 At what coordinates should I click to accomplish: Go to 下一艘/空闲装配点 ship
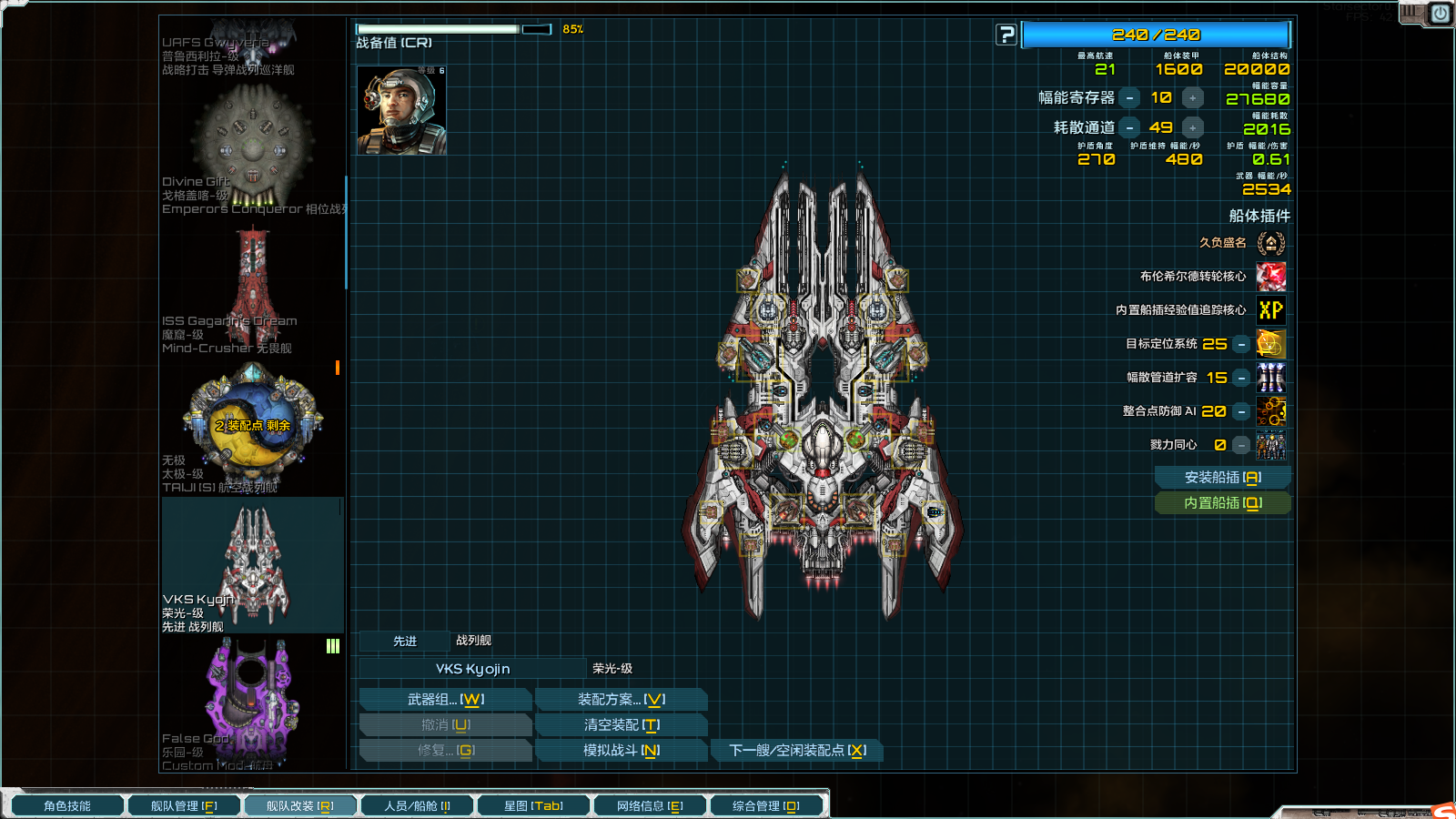point(796,751)
